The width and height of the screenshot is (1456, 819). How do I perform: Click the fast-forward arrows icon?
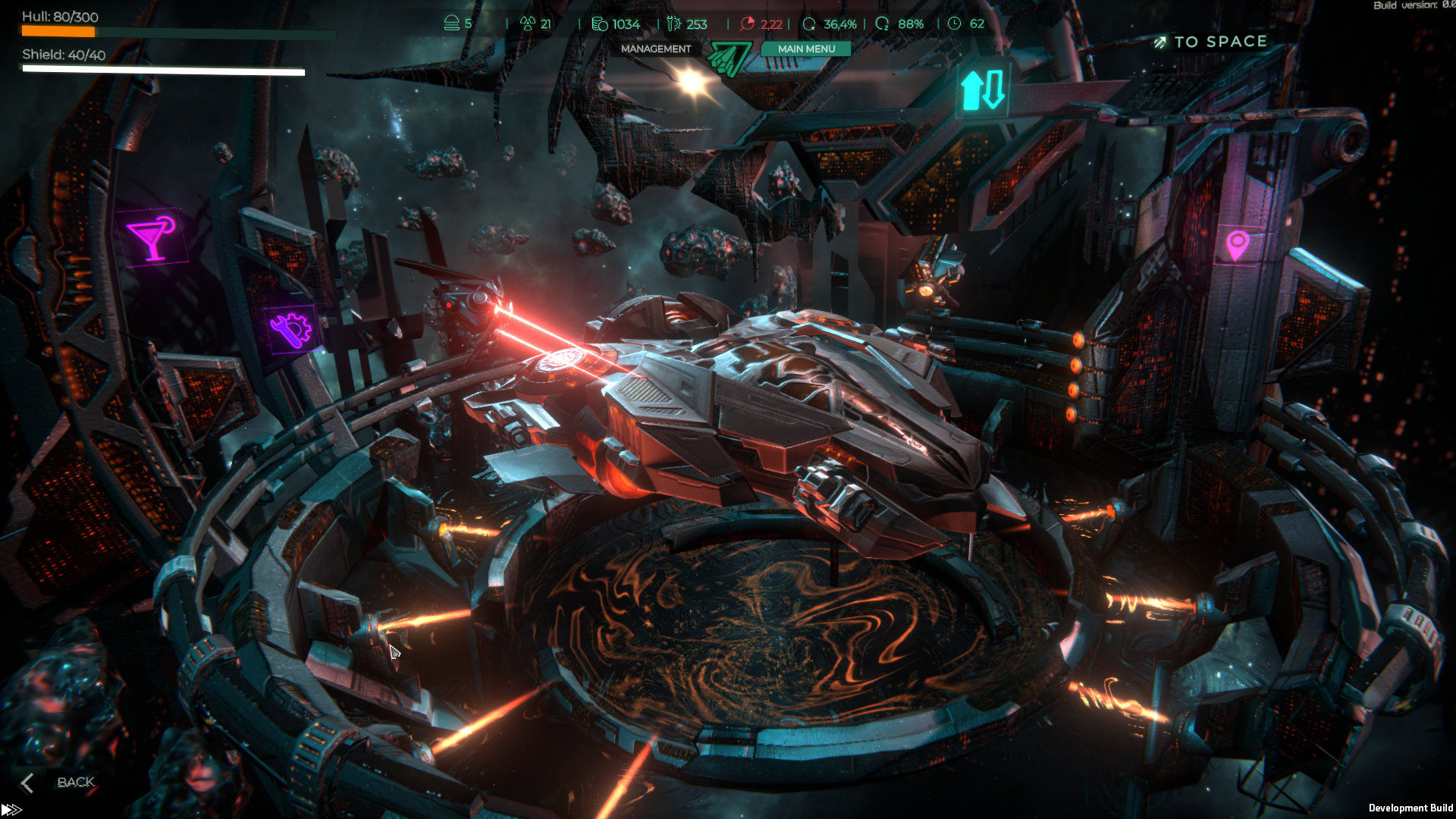point(11,810)
